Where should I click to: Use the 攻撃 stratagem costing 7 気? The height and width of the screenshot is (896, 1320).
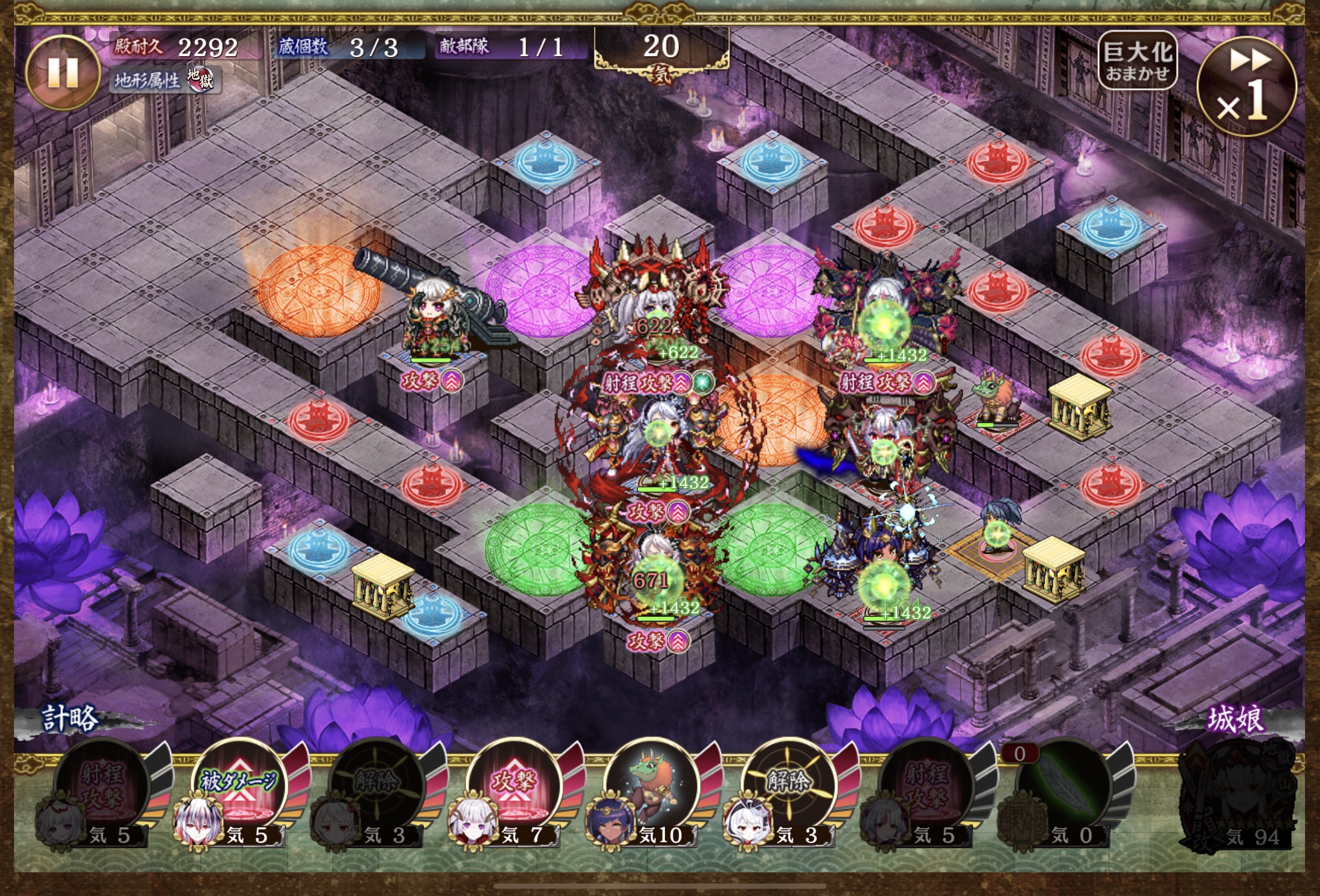(514, 786)
